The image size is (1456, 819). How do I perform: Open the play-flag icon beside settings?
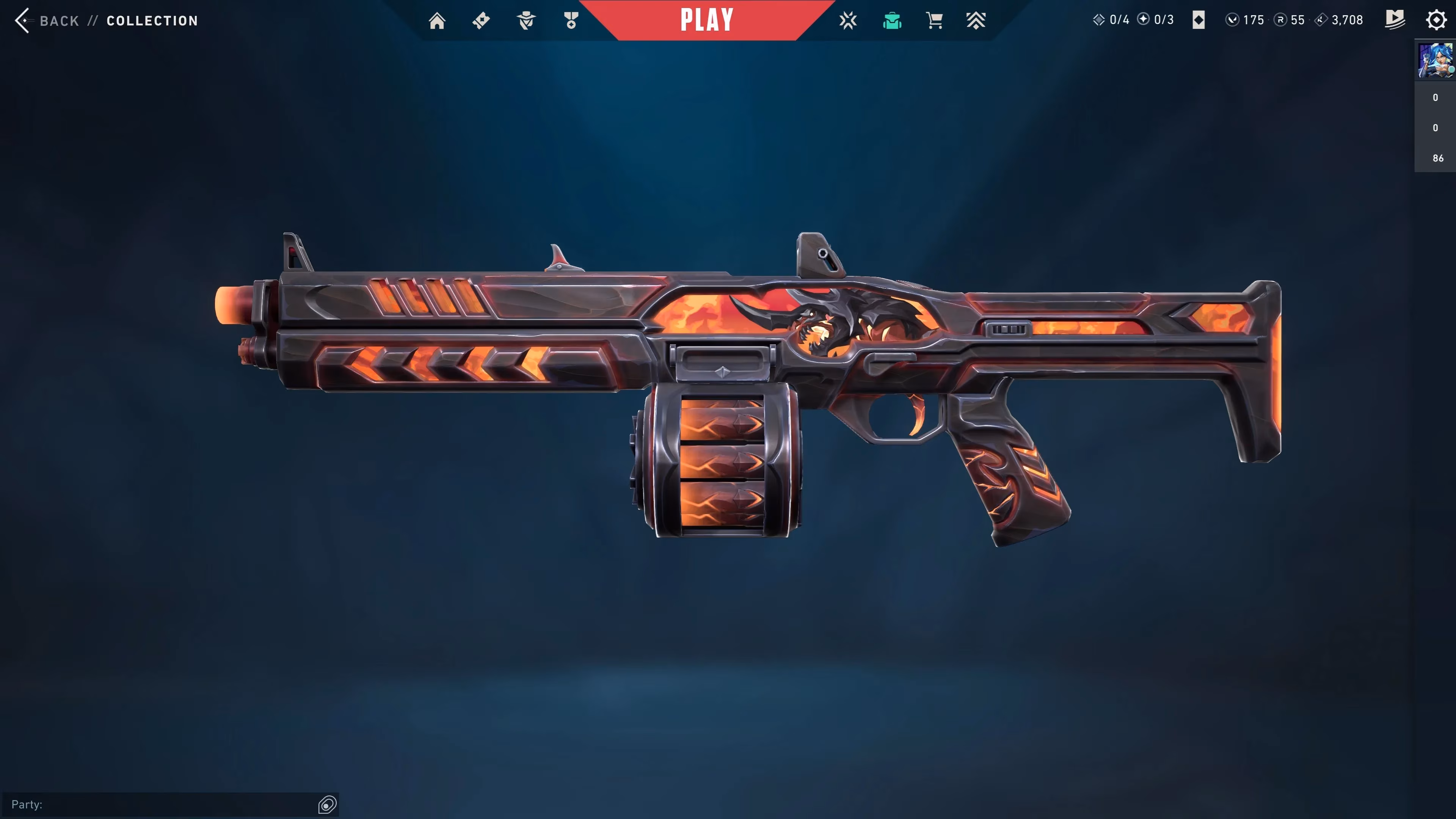click(1395, 20)
